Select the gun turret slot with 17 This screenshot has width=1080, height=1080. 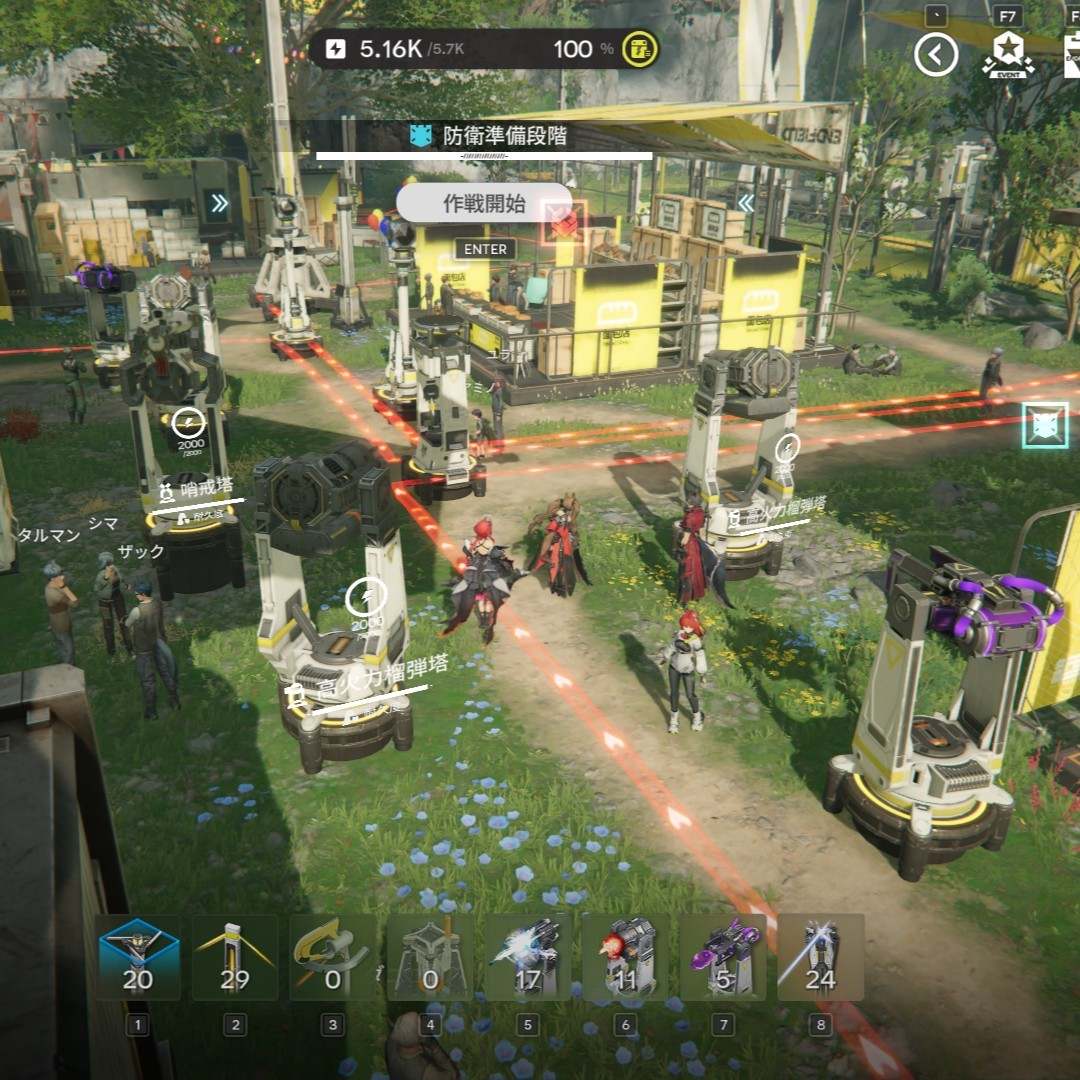(x=527, y=958)
